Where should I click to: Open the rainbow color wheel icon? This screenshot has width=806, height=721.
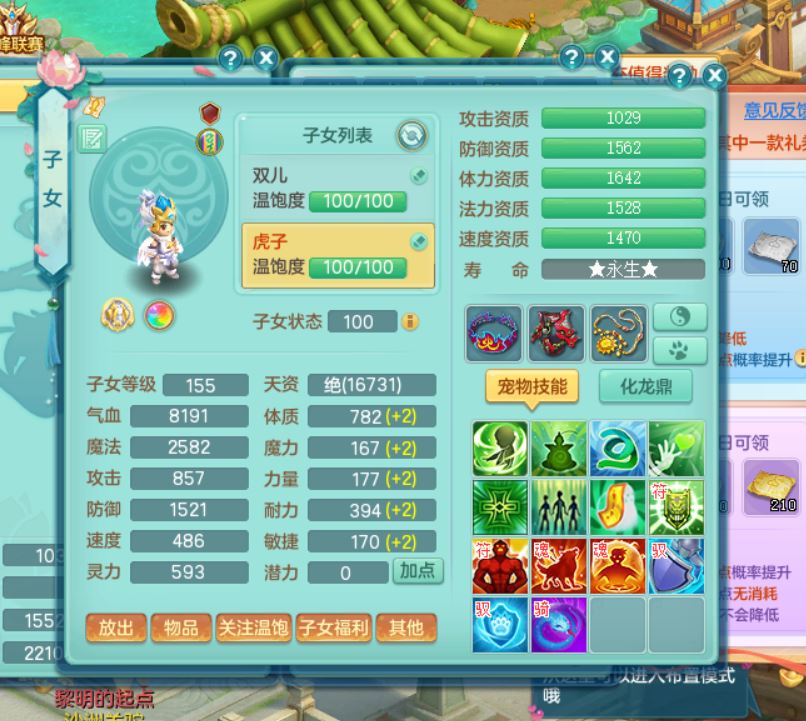pyautogui.click(x=159, y=316)
